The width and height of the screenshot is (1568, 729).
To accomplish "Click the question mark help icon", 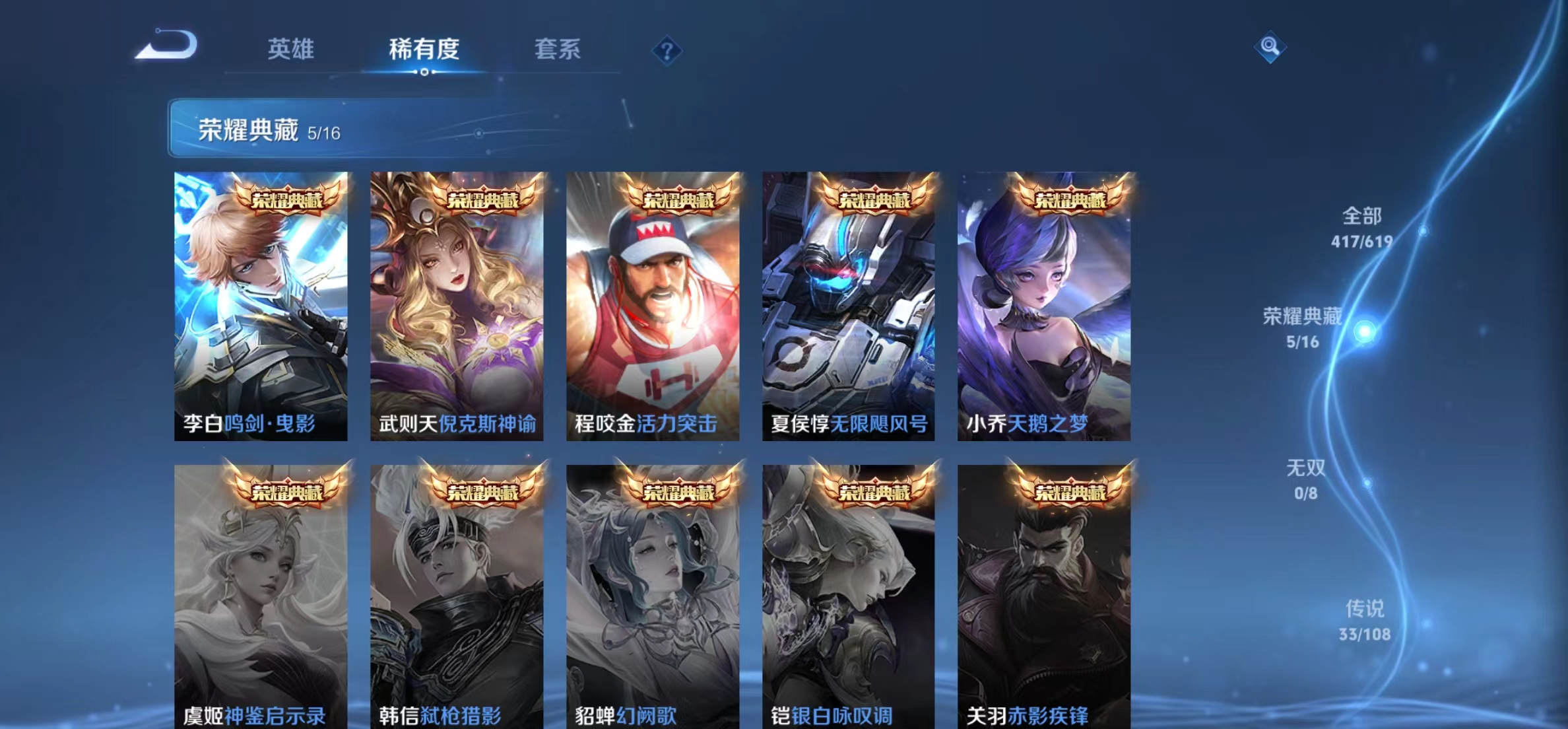I will 668,50.
